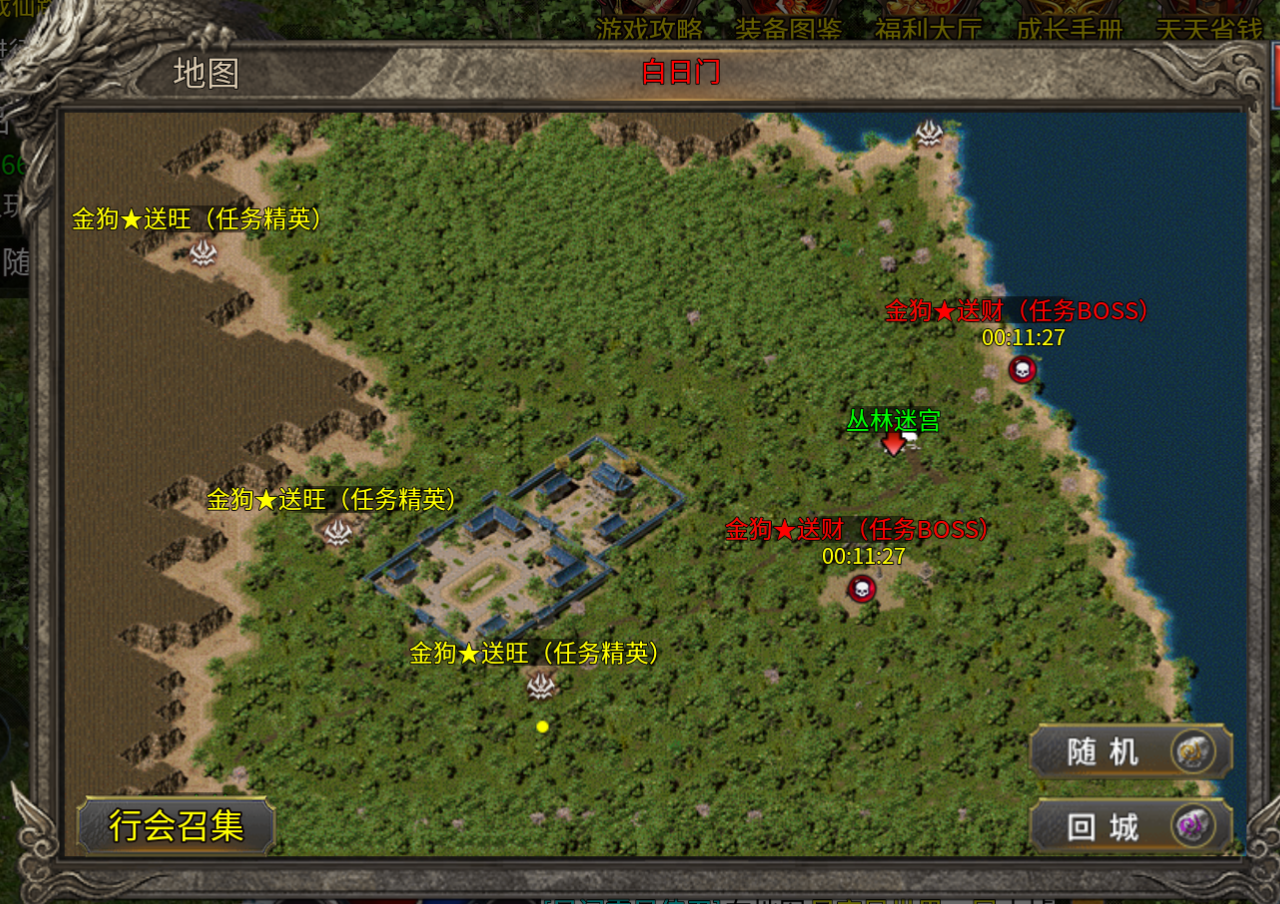Image resolution: width=1280 pixels, height=904 pixels.
Task: Open the 装备图鉴 equipment codex
Action: [x=789, y=27]
